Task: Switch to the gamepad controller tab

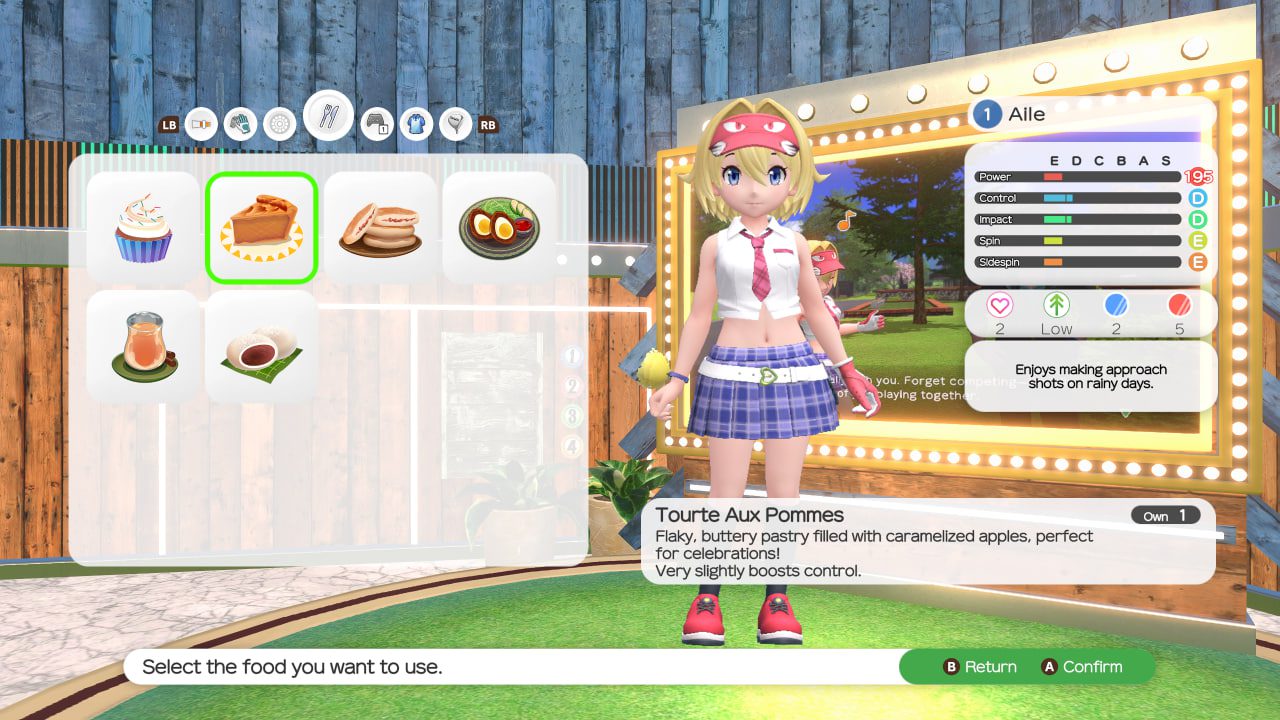Action: point(377,124)
